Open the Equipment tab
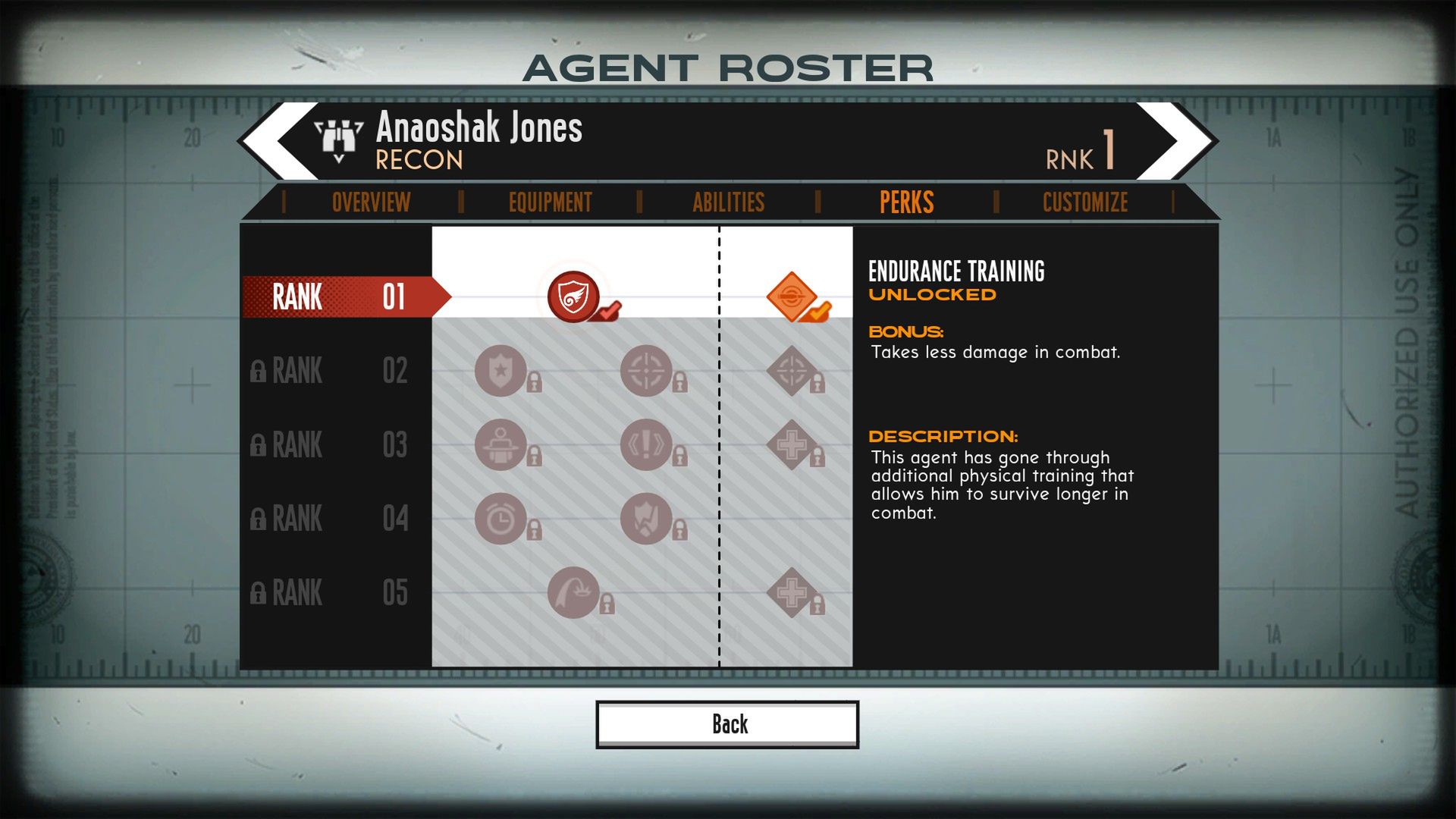 (550, 202)
